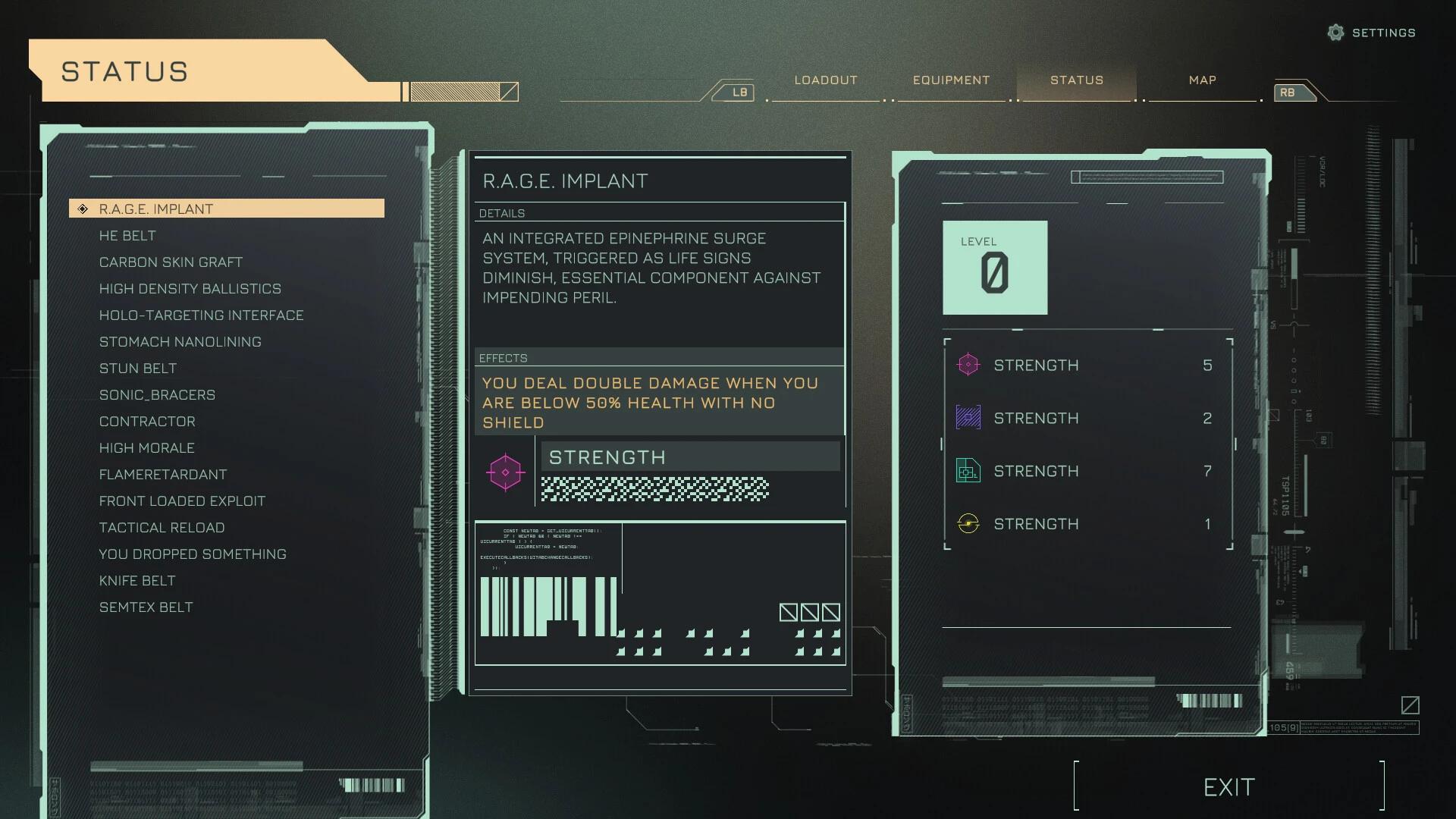Open the EQUIPMENT tab
Image resolution: width=1456 pixels, height=819 pixels.
[x=951, y=80]
